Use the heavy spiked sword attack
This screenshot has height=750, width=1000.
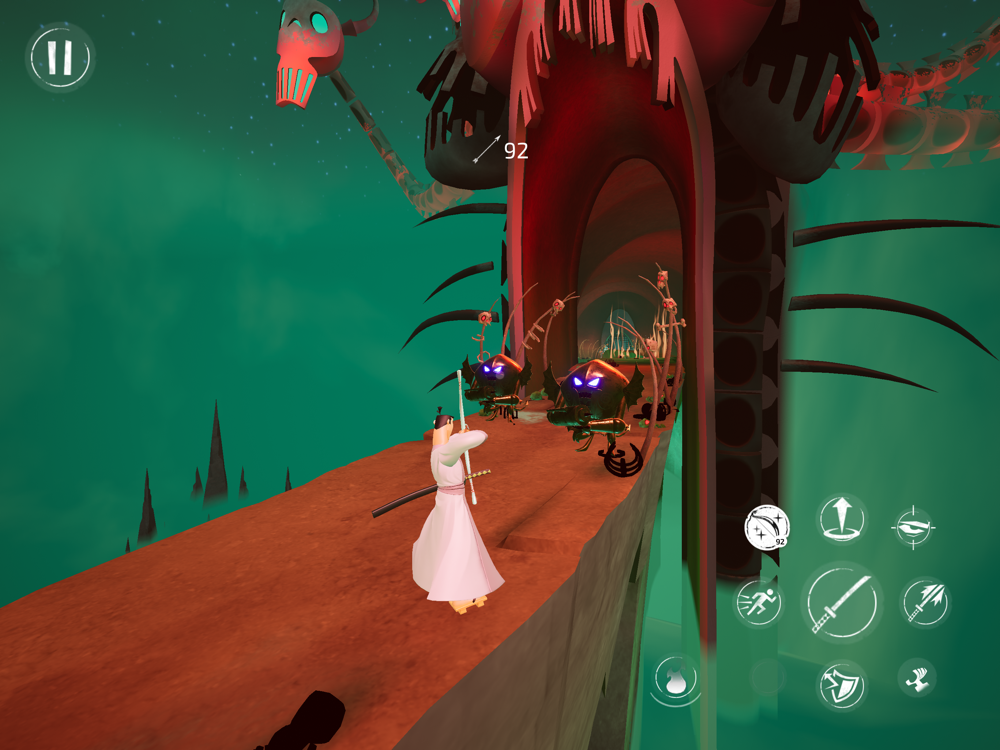925,602
